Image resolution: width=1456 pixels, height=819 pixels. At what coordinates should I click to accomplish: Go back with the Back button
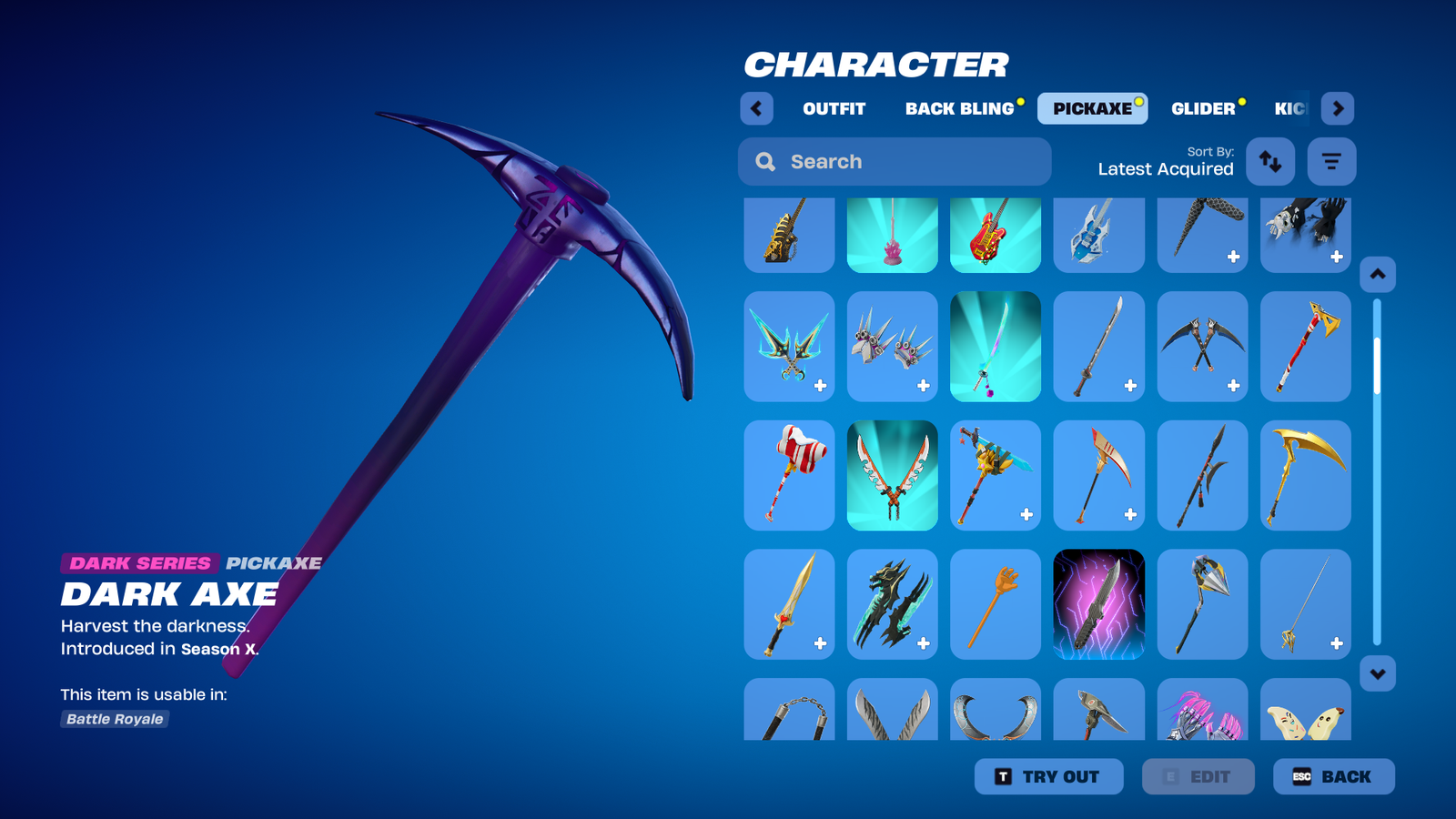click(1333, 776)
